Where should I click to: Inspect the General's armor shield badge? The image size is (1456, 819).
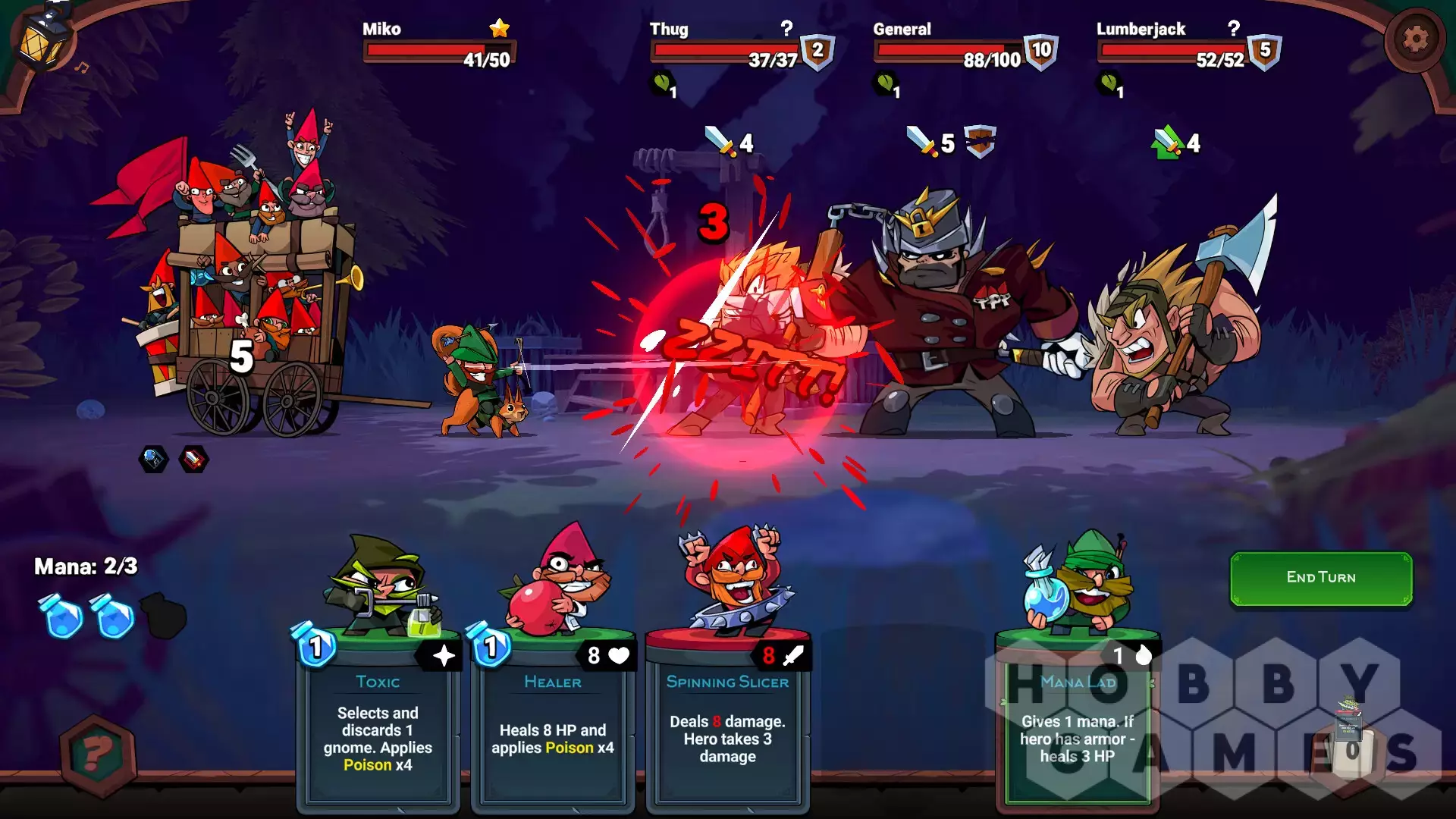point(1041,52)
